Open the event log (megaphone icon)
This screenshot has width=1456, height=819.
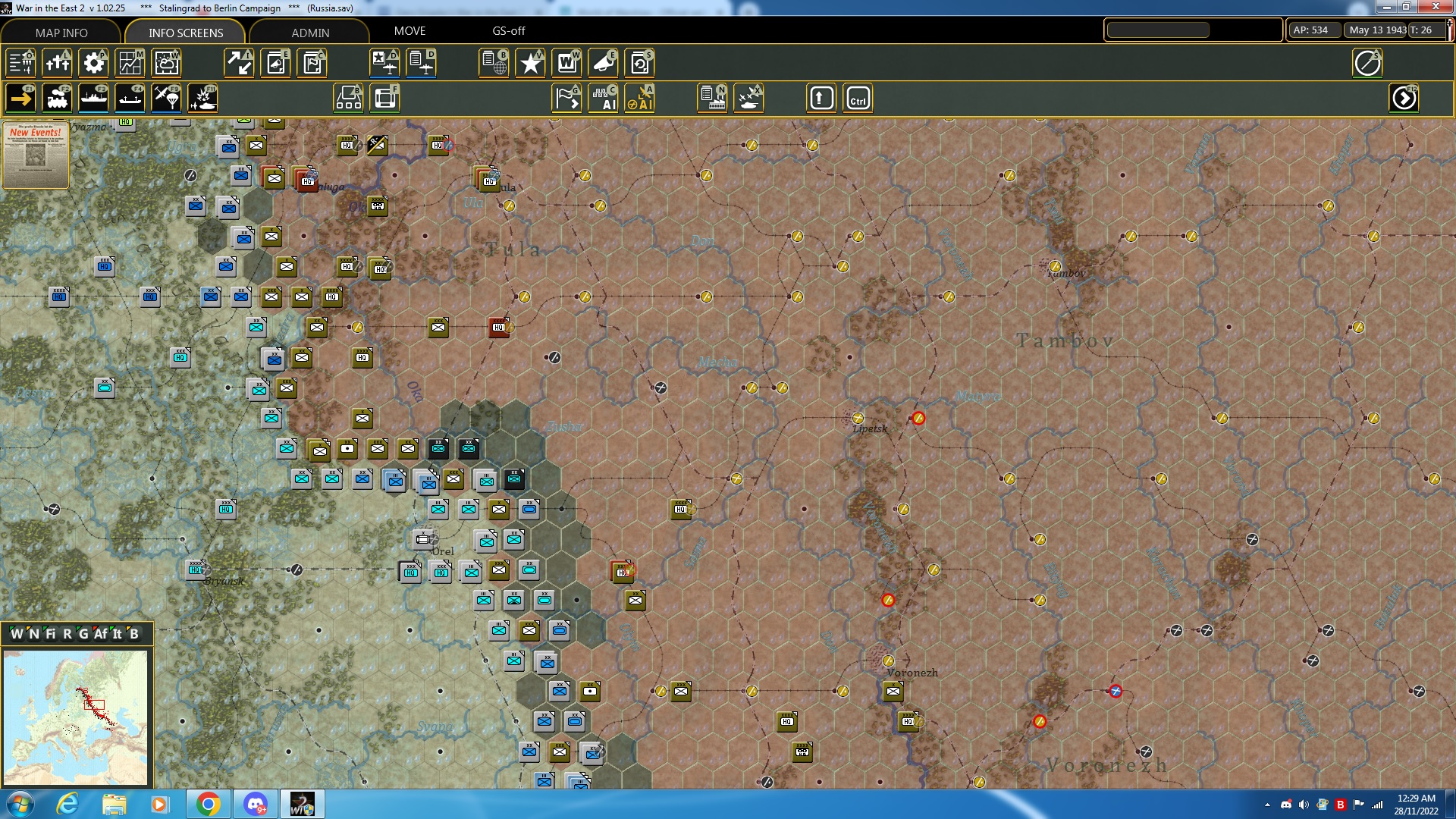604,63
